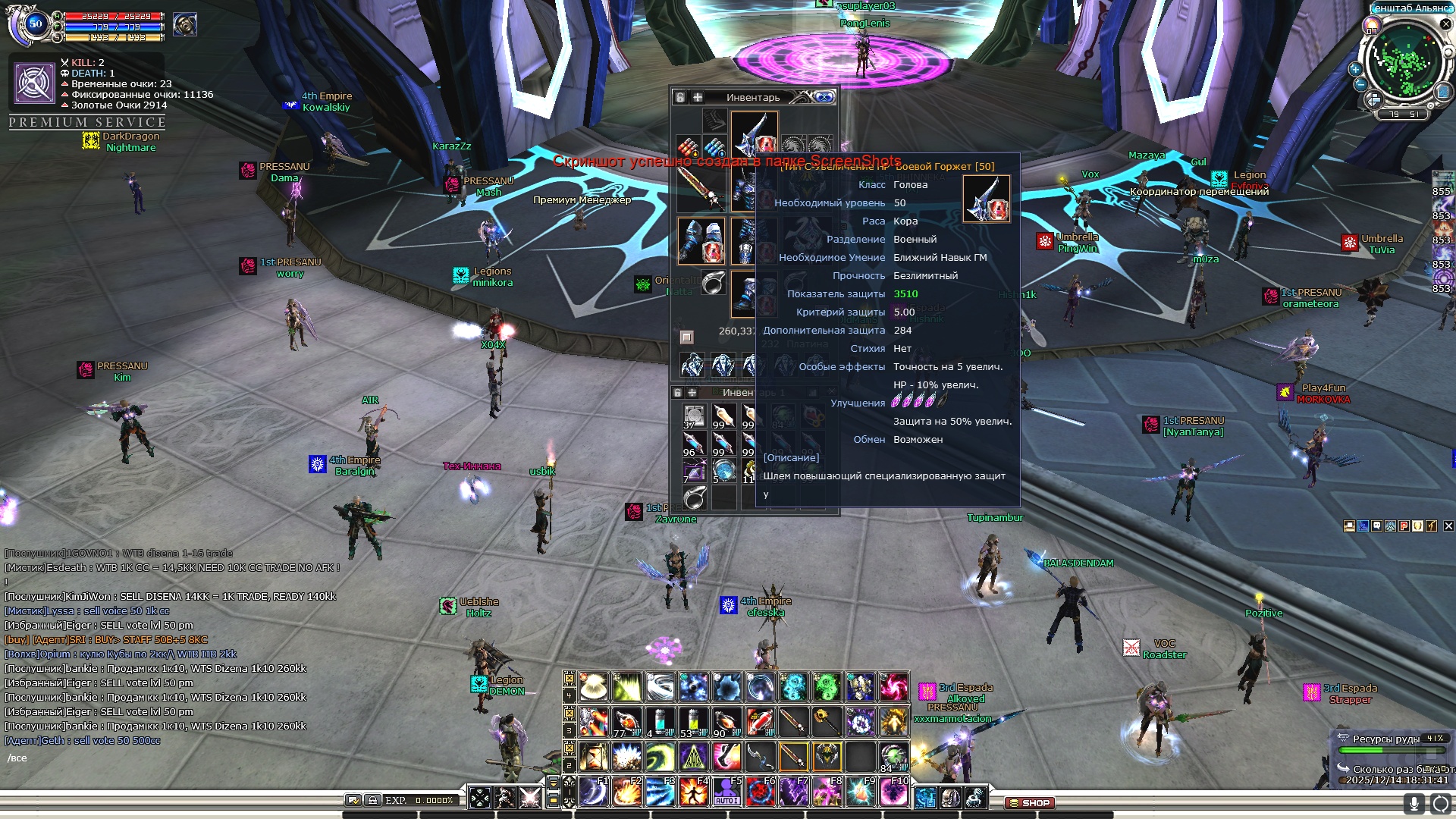Select the equipped helmet slot
This screenshot has height=819, width=1456.
(754, 135)
